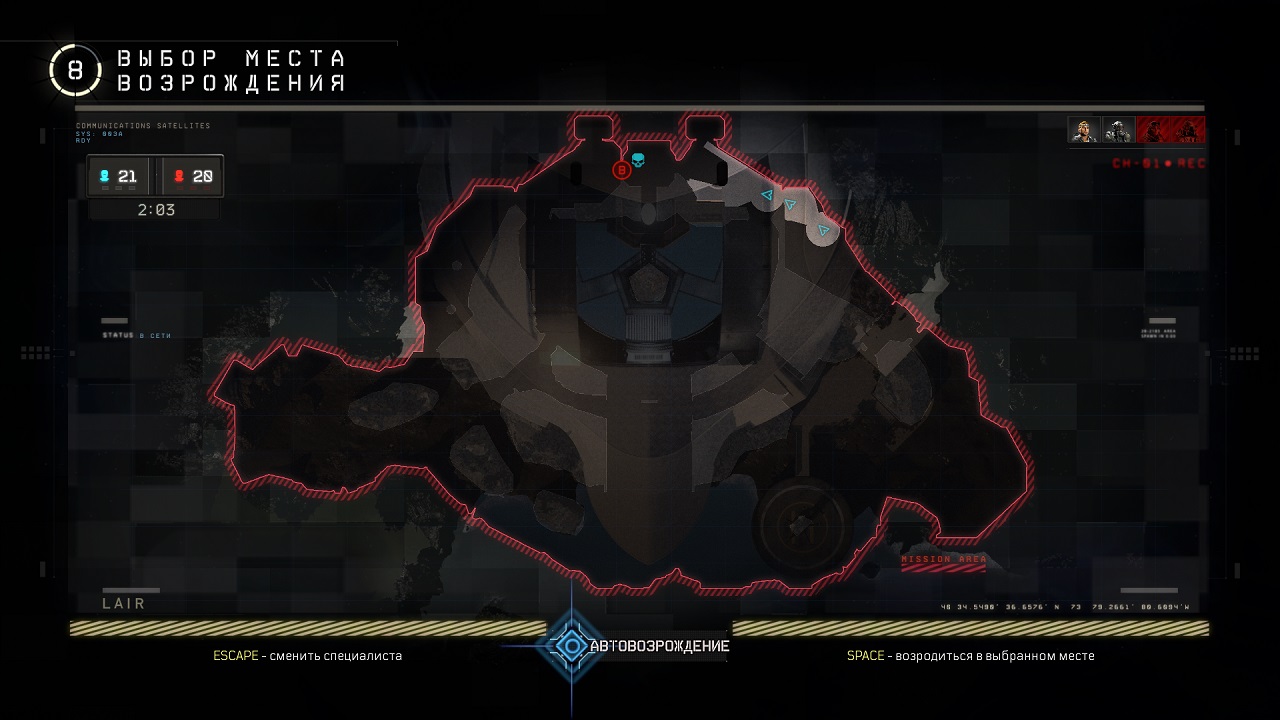Choose the blond bearded specialist portrait
The height and width of the screenshot is (720, 1280).
(x=1083, y=130)
